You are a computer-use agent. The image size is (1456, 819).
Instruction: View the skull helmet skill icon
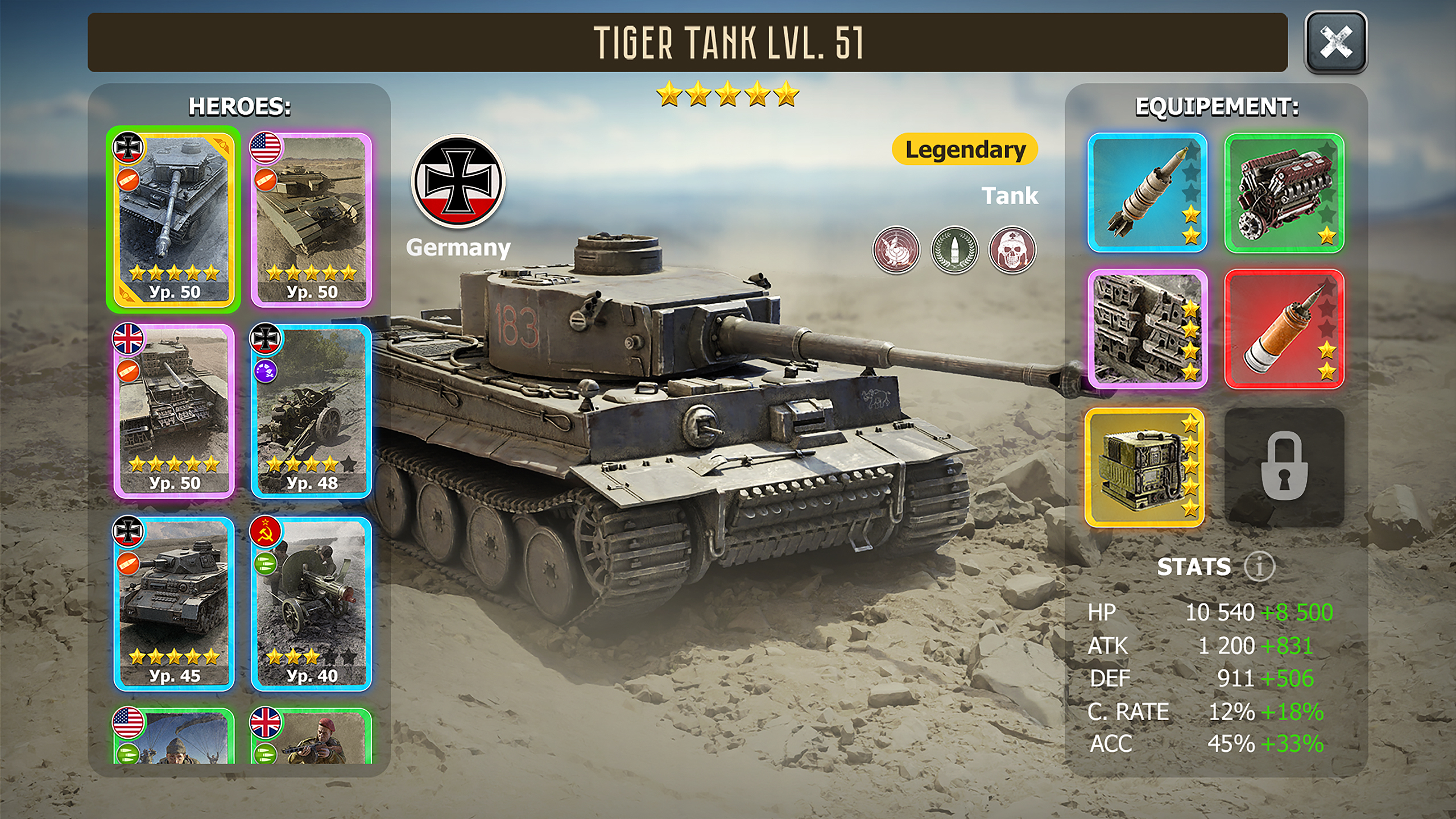tap(1012, 250)
